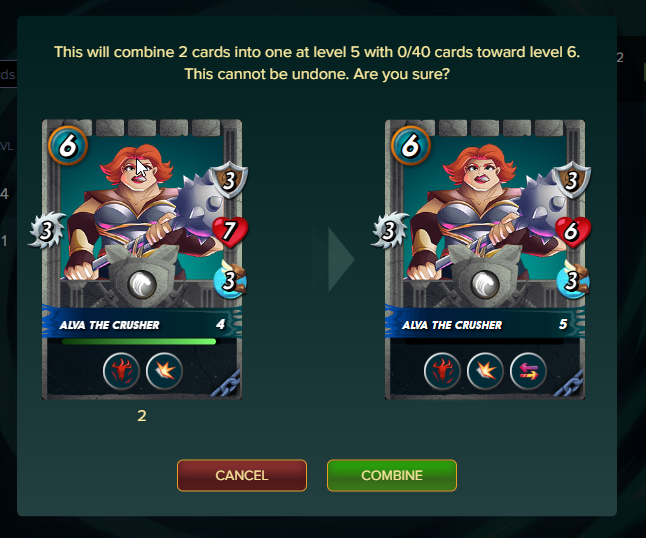Confirm with the green Combine button

pyautogui.click(x=392, y=475)
